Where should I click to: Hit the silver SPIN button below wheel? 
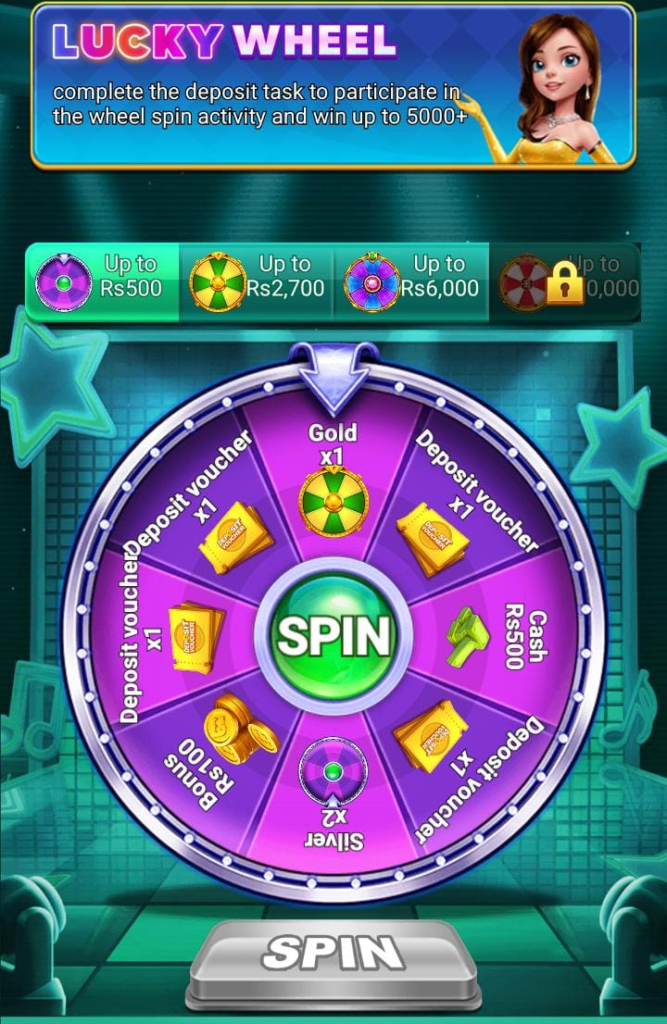coord(333,951)
